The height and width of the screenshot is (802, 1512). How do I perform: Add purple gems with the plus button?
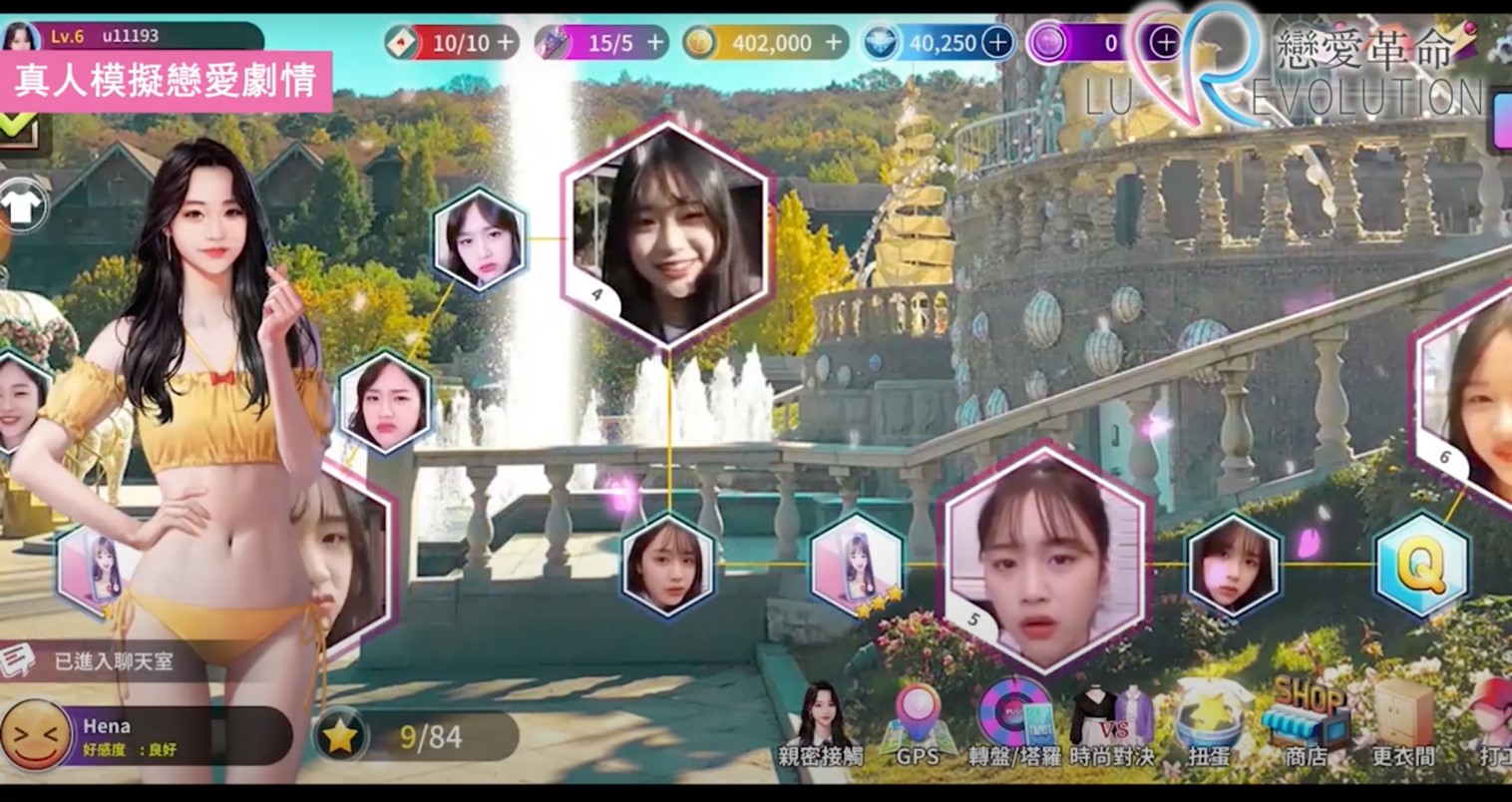1165,43
